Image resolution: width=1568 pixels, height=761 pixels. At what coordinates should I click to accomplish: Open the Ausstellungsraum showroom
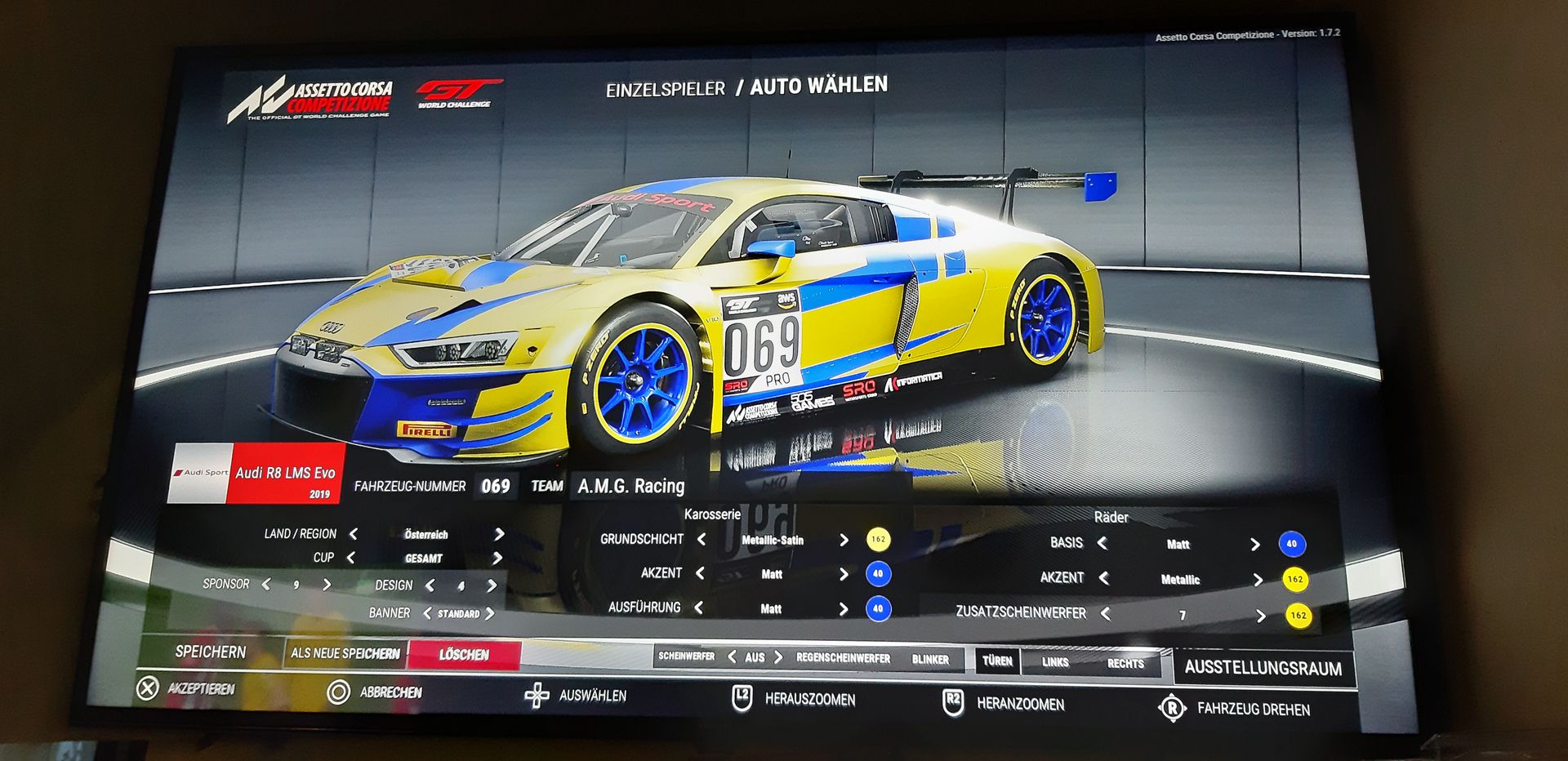coord(1263,668)
